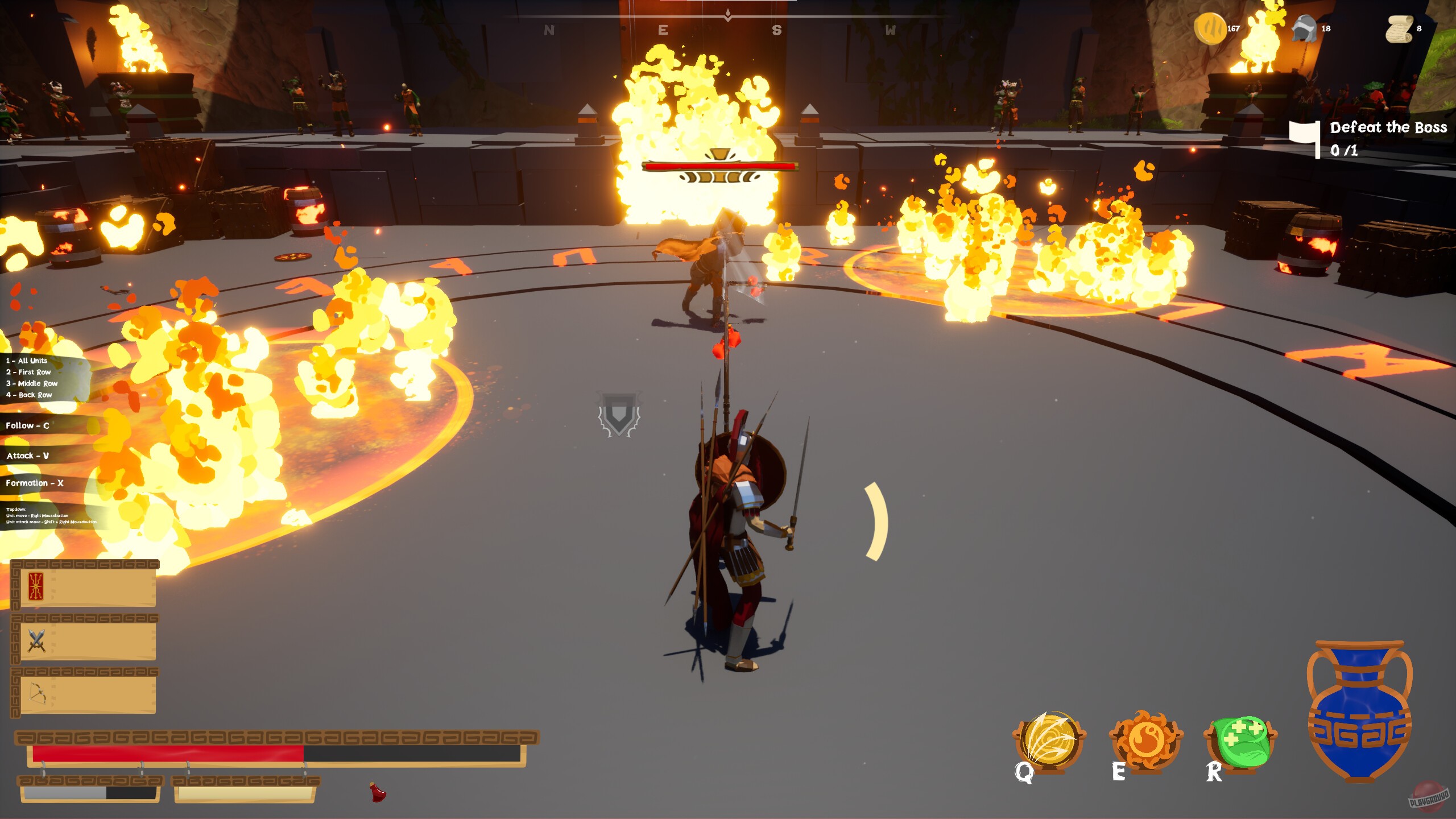
Task: Expand the 1 - All Units group
Action: [26, 360]
